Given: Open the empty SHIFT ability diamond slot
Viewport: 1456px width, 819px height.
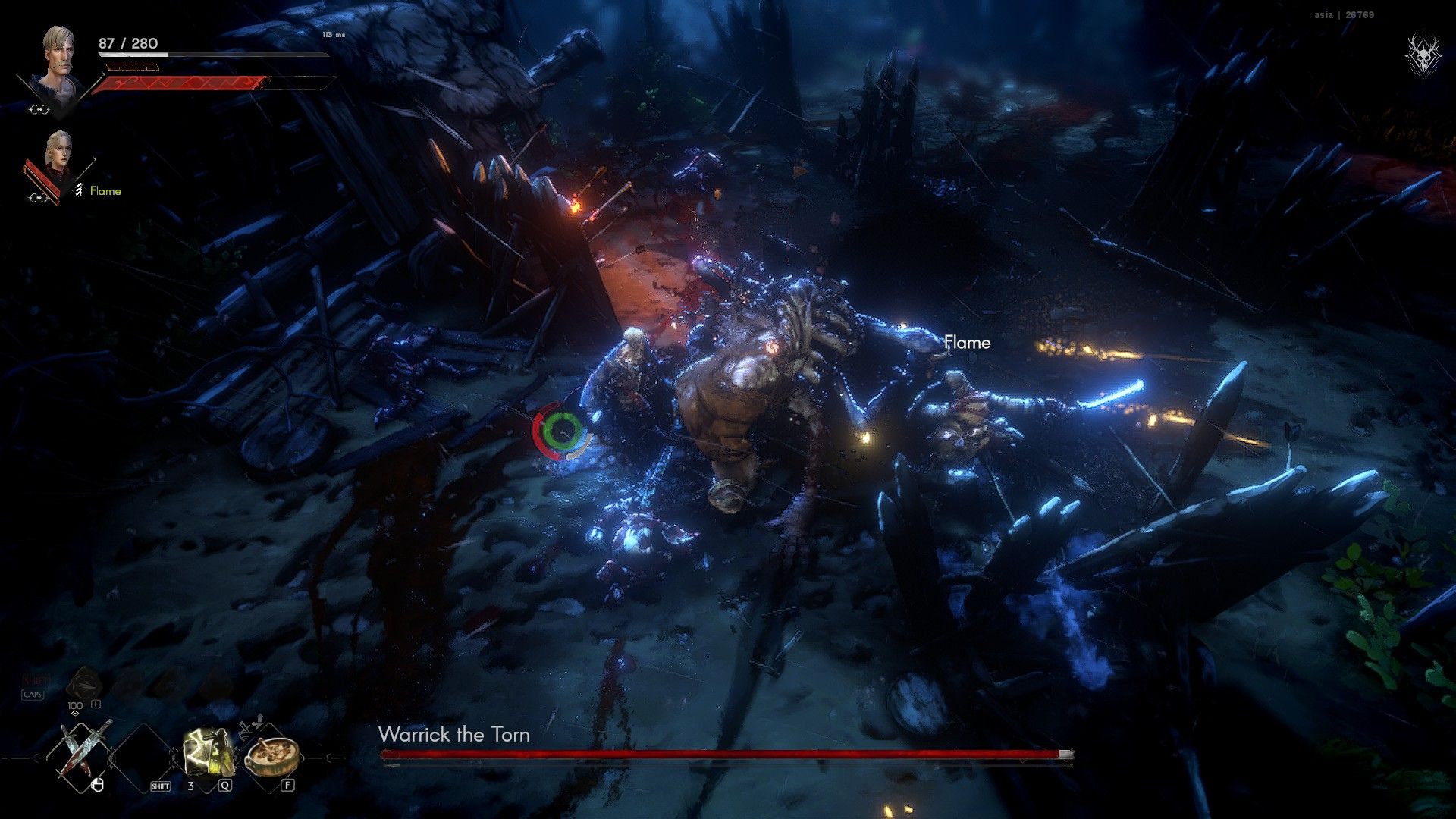Looking at the screenshot, I should [x=143, y=755].
